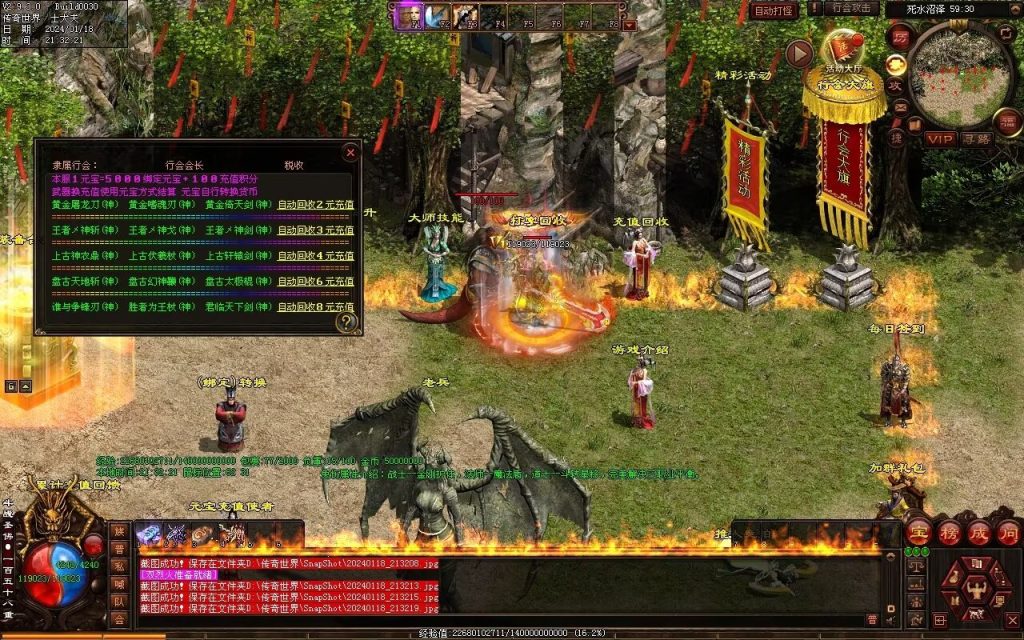Choose the 自动回收2元充值 link
Viewport: 1024px width, 640px height.
point(315,204)
